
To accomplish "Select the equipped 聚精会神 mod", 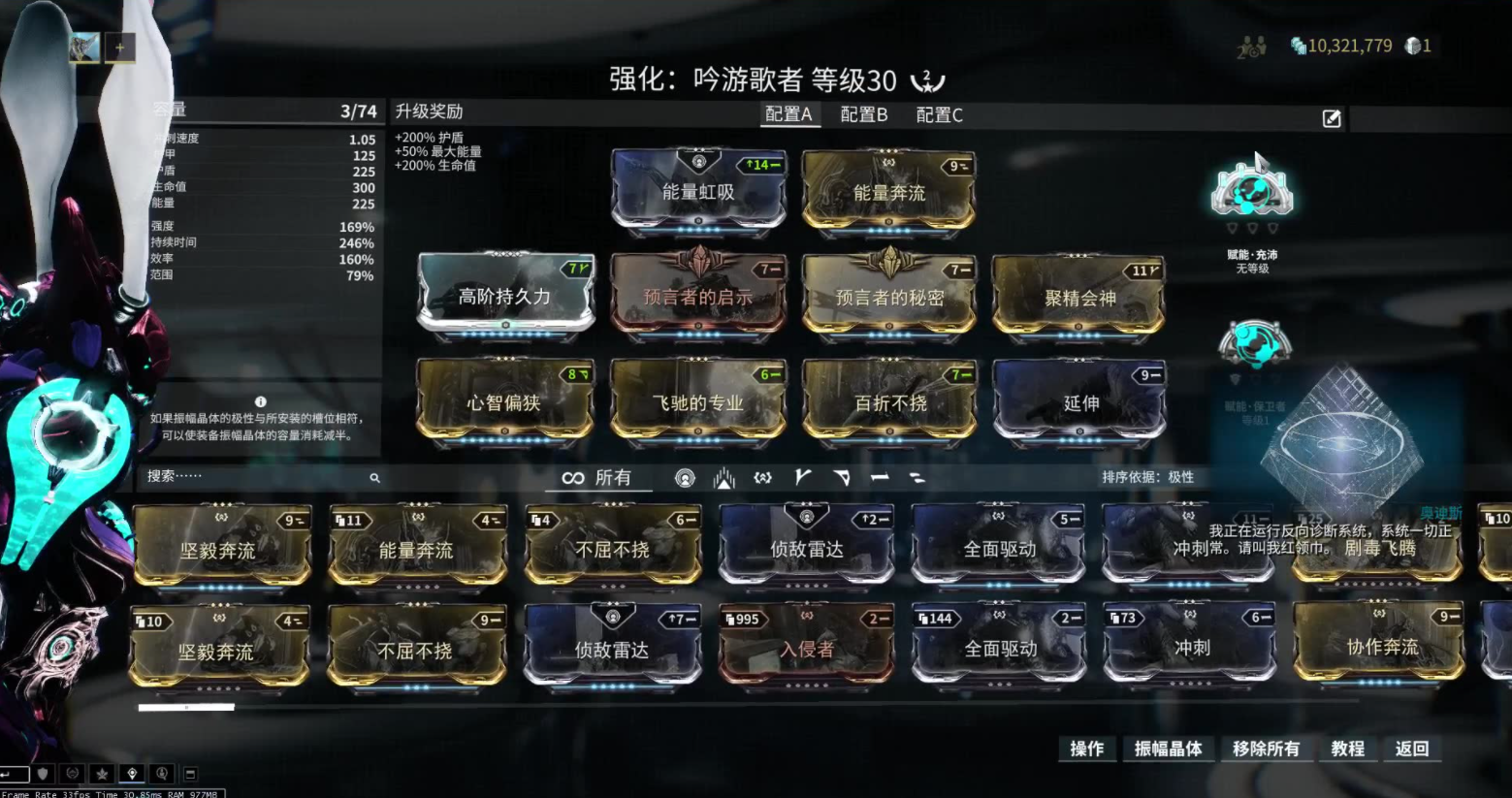I will tap(1079, 297).
